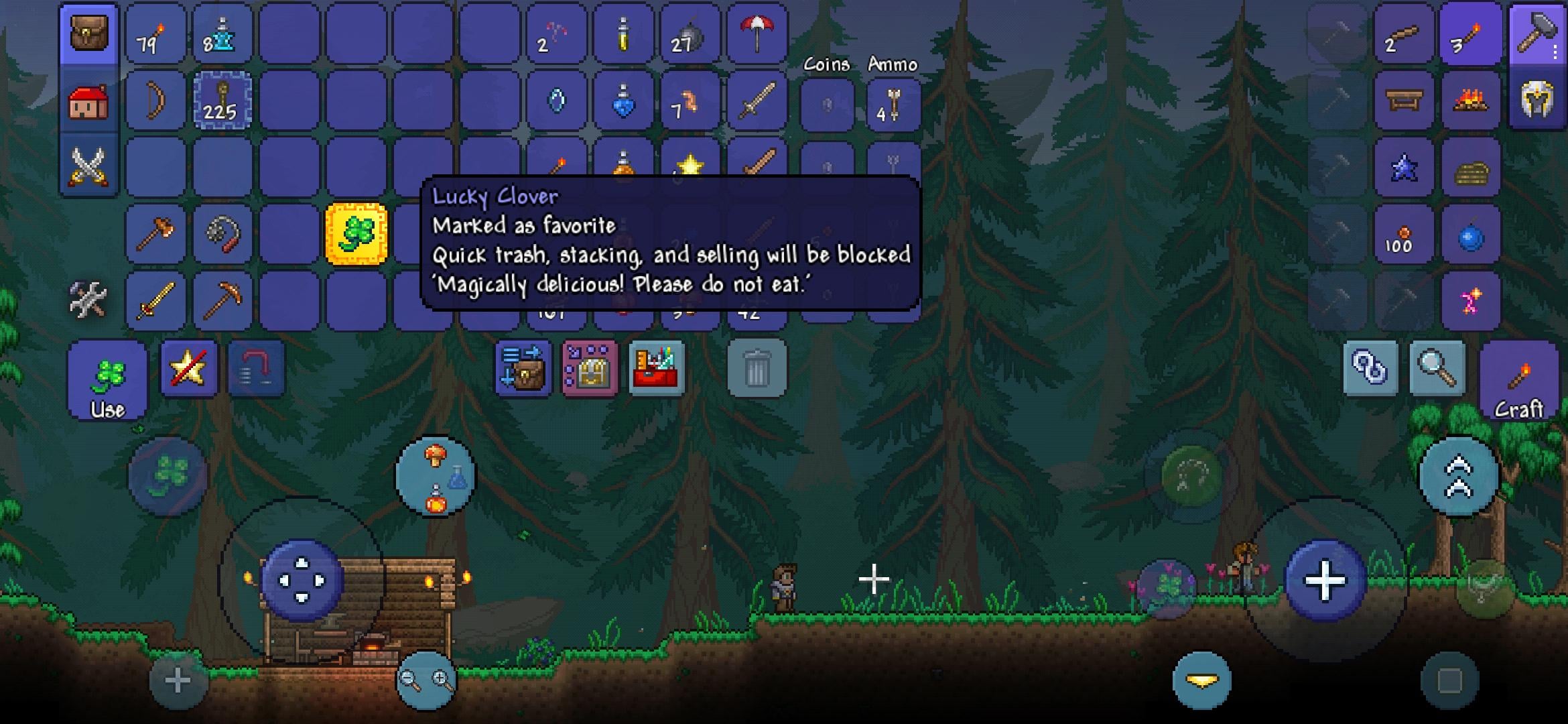
Task: Tap the Use button for Lucky Clover
Action: click(x=107, y=381)
